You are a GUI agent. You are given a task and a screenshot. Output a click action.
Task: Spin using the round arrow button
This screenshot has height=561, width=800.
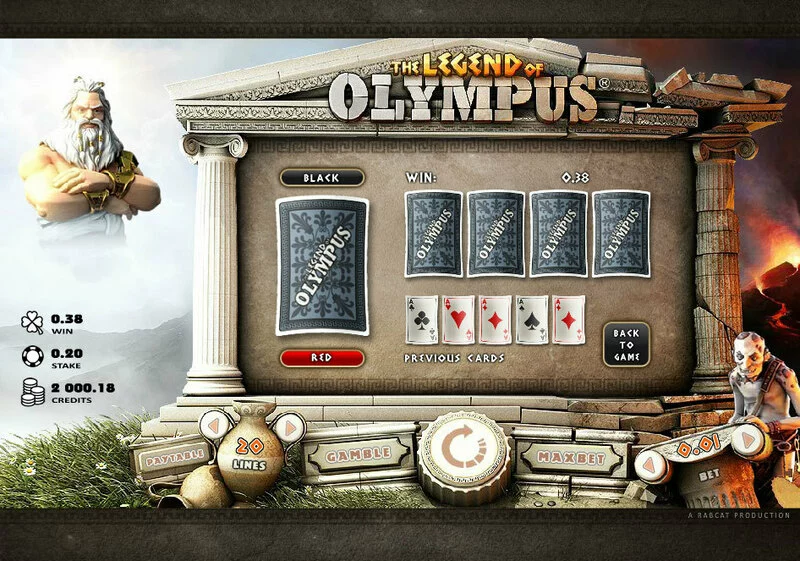click(464, 451)
